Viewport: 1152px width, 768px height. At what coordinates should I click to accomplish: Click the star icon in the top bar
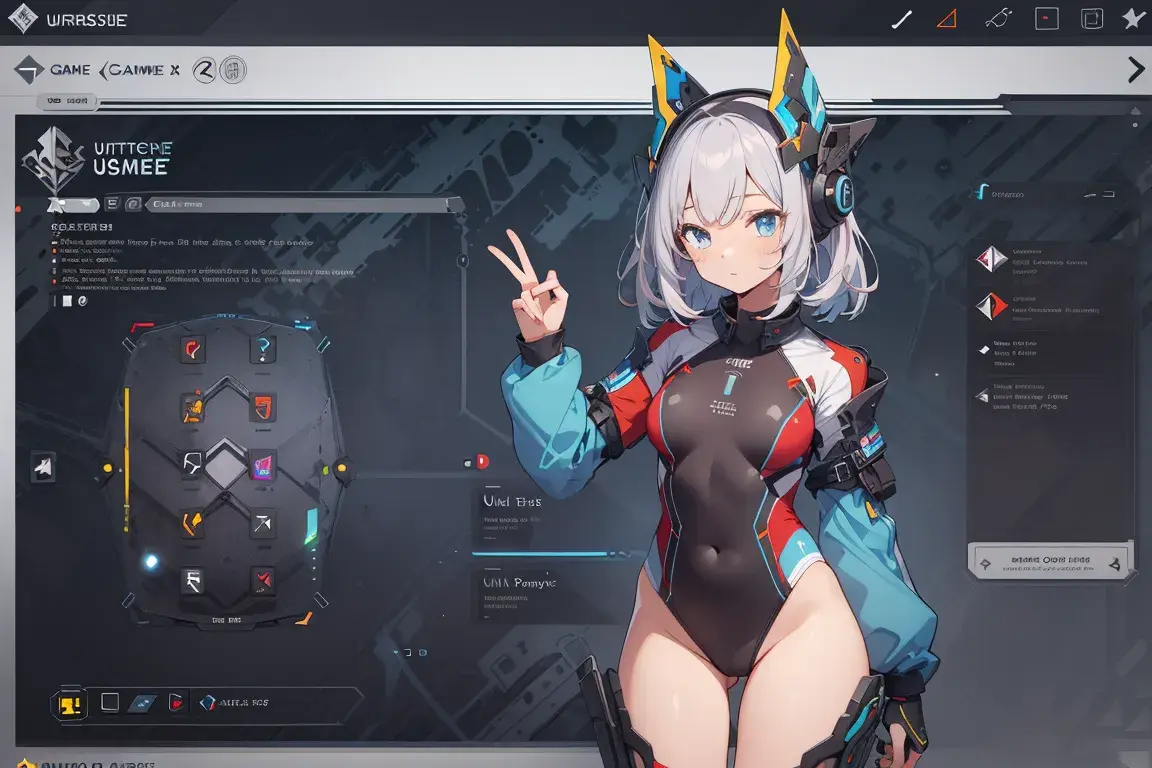coord(1133,19)
